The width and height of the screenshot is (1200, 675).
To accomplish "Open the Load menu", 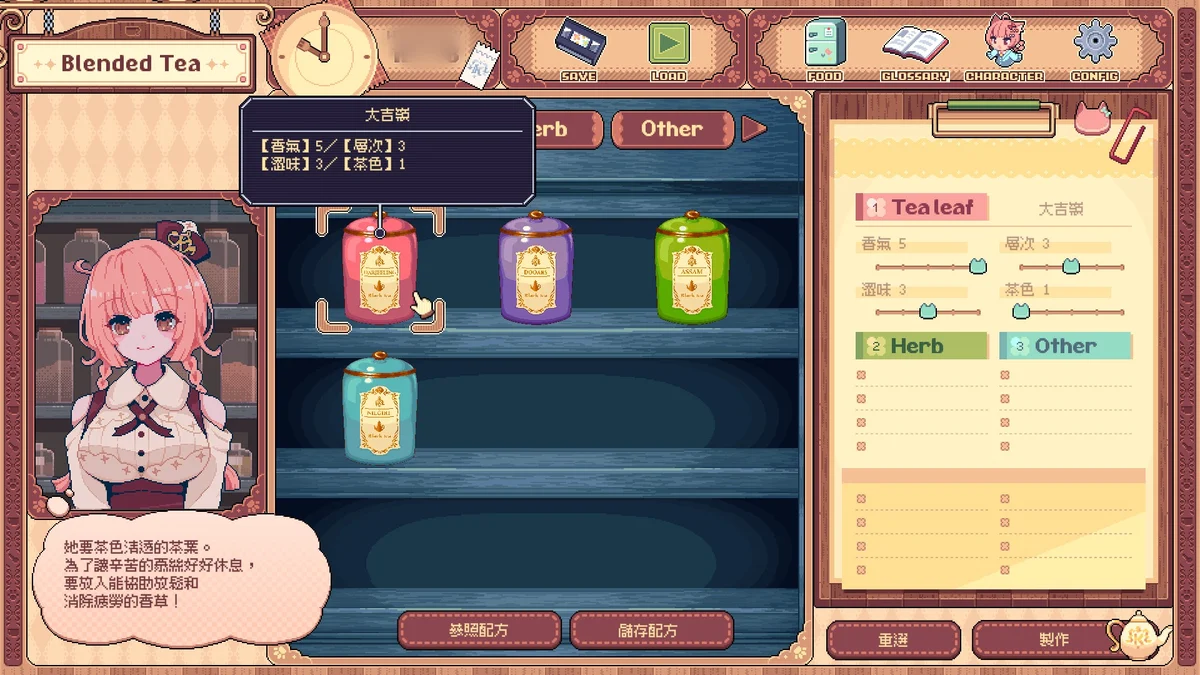I will (668, 47).
